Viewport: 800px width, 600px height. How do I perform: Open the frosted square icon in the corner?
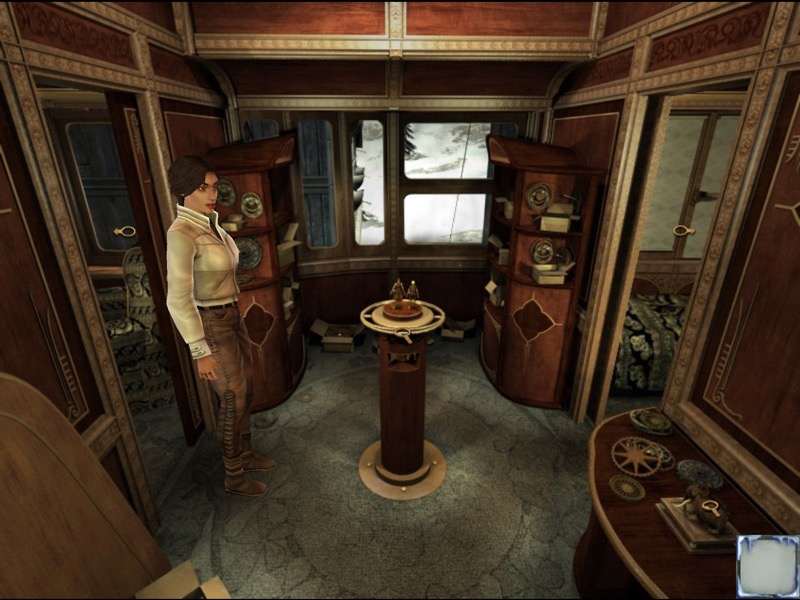(x=767, y=566)
